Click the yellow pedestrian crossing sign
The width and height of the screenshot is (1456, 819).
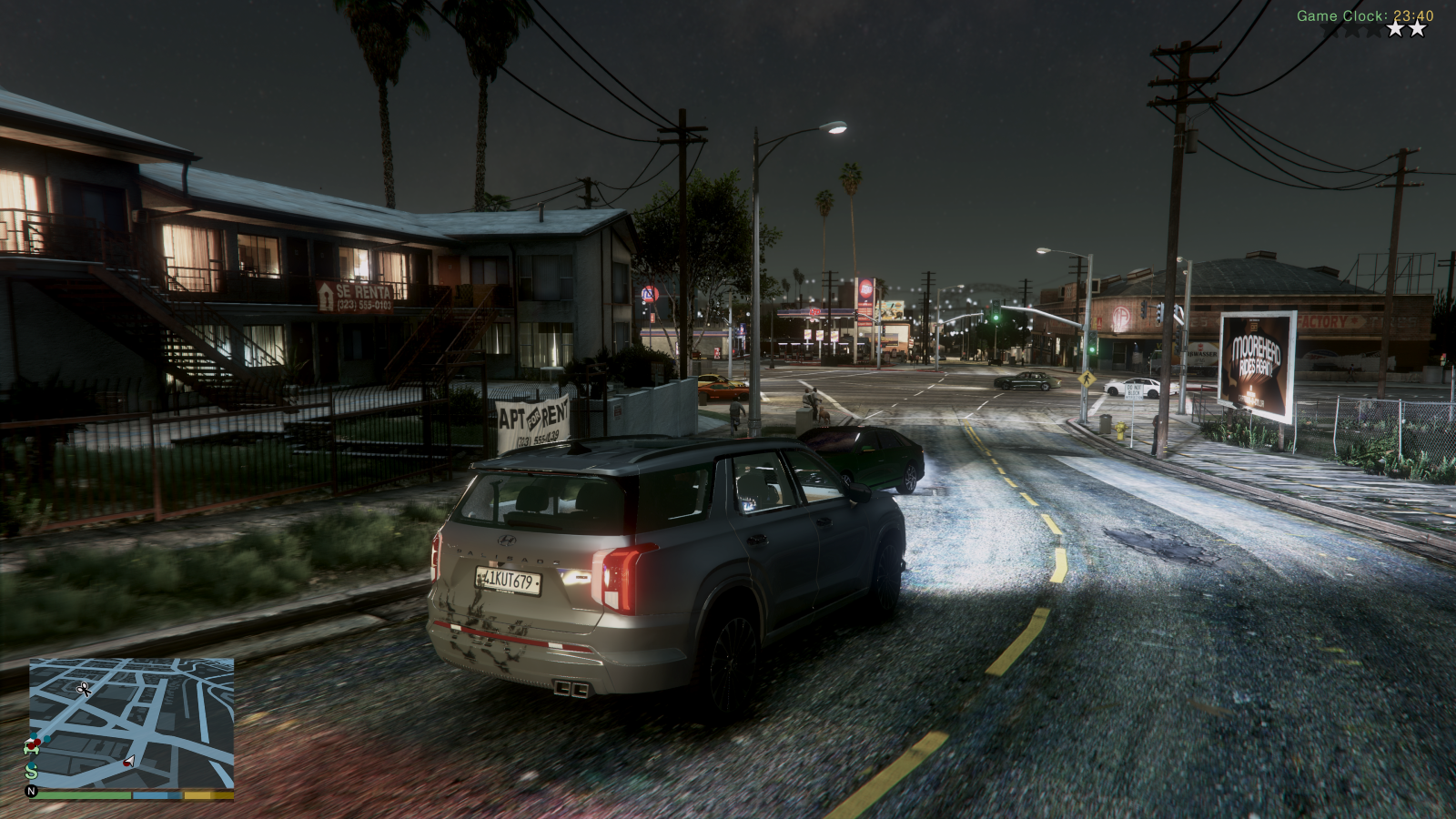[1087, 379]
